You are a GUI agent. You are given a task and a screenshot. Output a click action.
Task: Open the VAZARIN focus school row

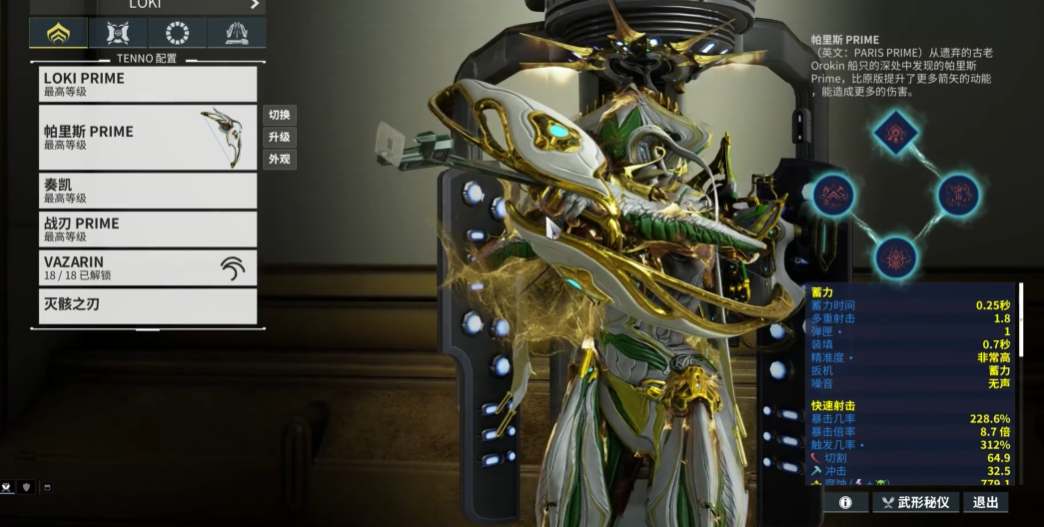pos(148,267)
